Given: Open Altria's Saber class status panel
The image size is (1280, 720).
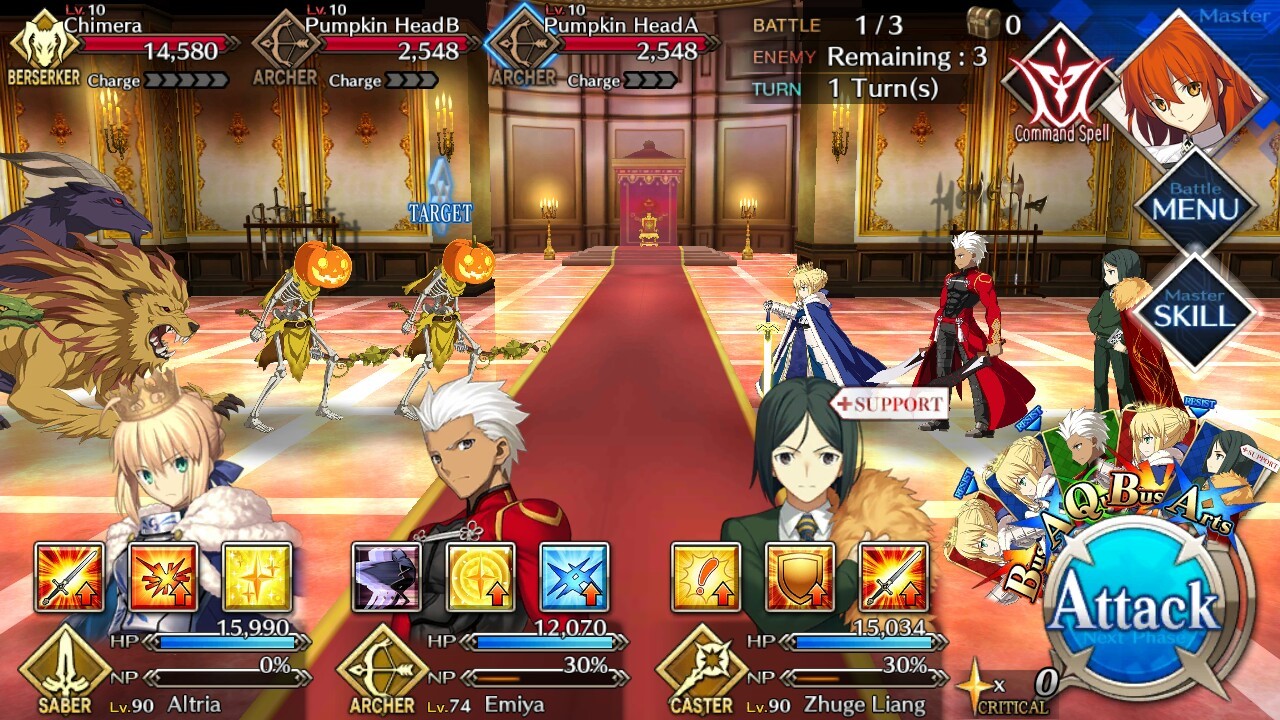Looking at the screenshot, I should pos(66,673).
